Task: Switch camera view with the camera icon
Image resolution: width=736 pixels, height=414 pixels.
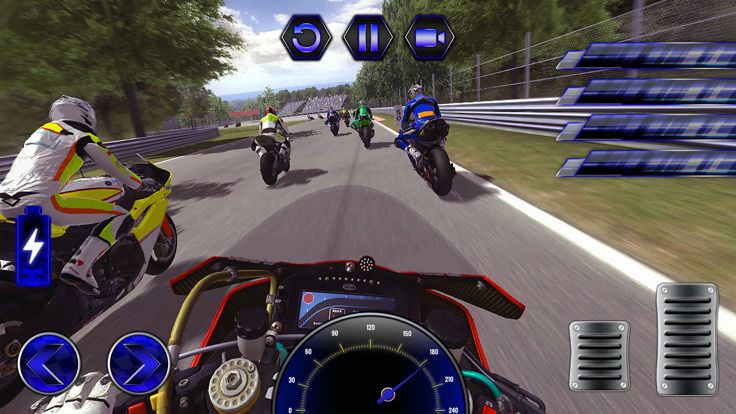Action: (429, 38)
